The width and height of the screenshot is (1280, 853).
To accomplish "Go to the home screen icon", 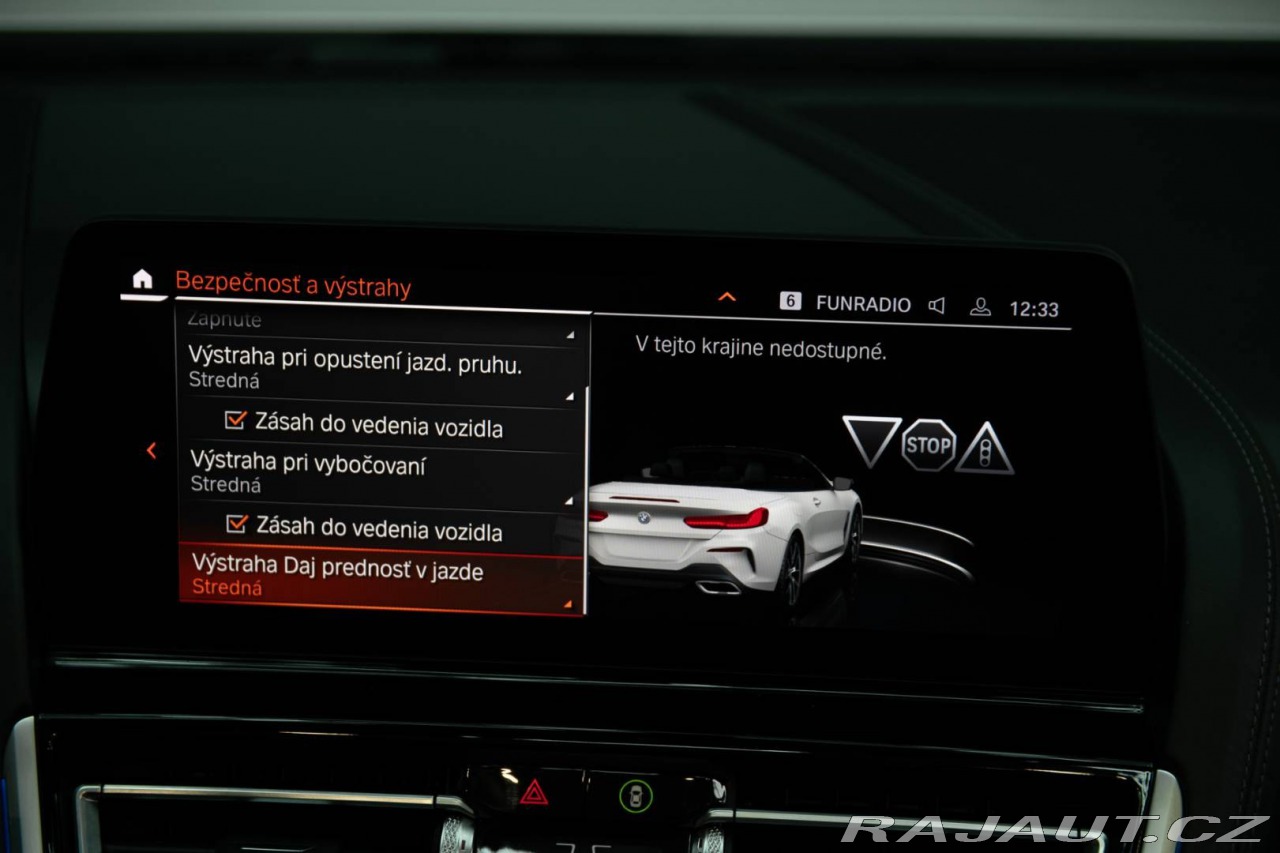I will [x=143, y=280].
